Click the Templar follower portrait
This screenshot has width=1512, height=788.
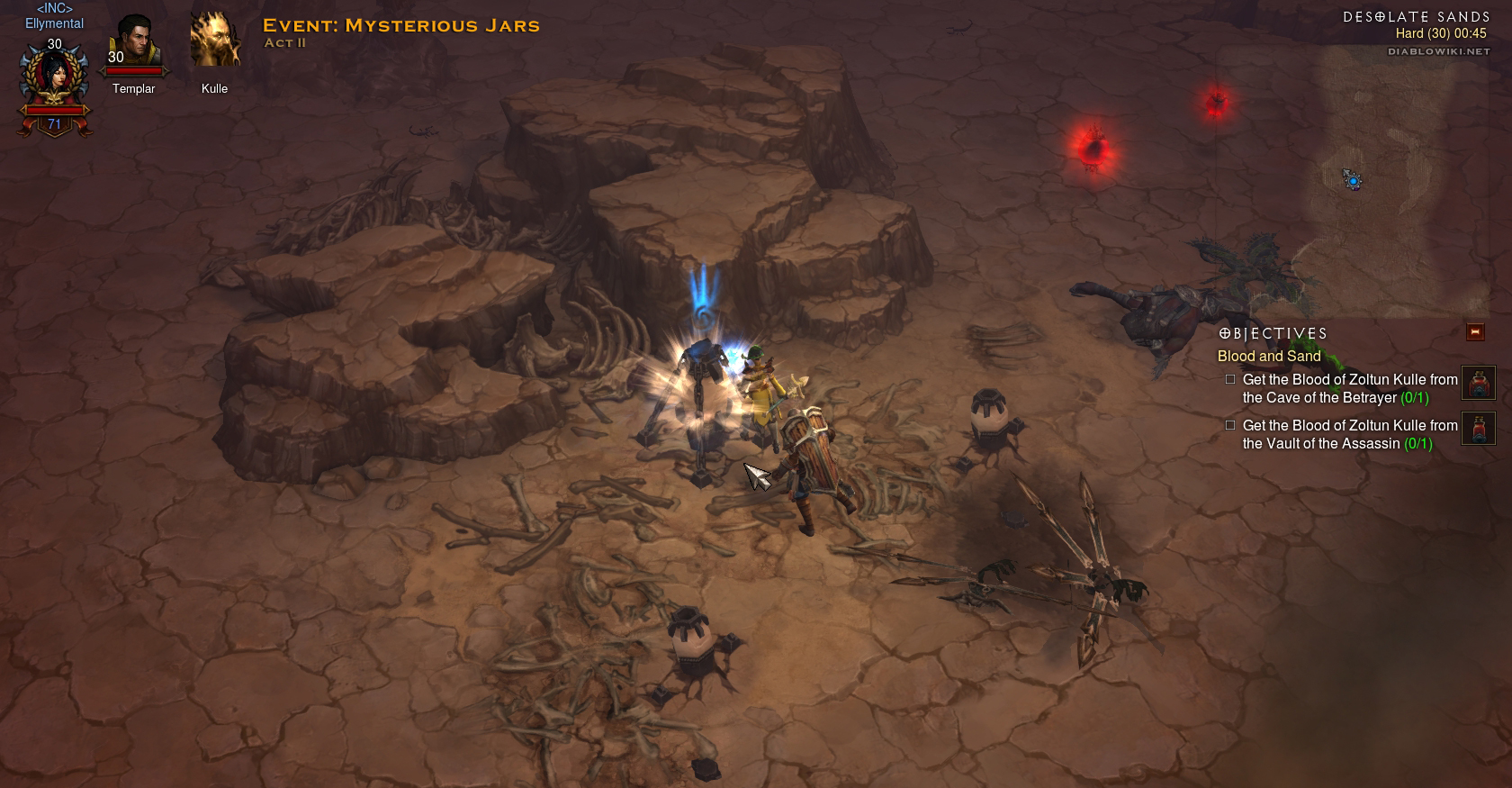tap(134, 41)
